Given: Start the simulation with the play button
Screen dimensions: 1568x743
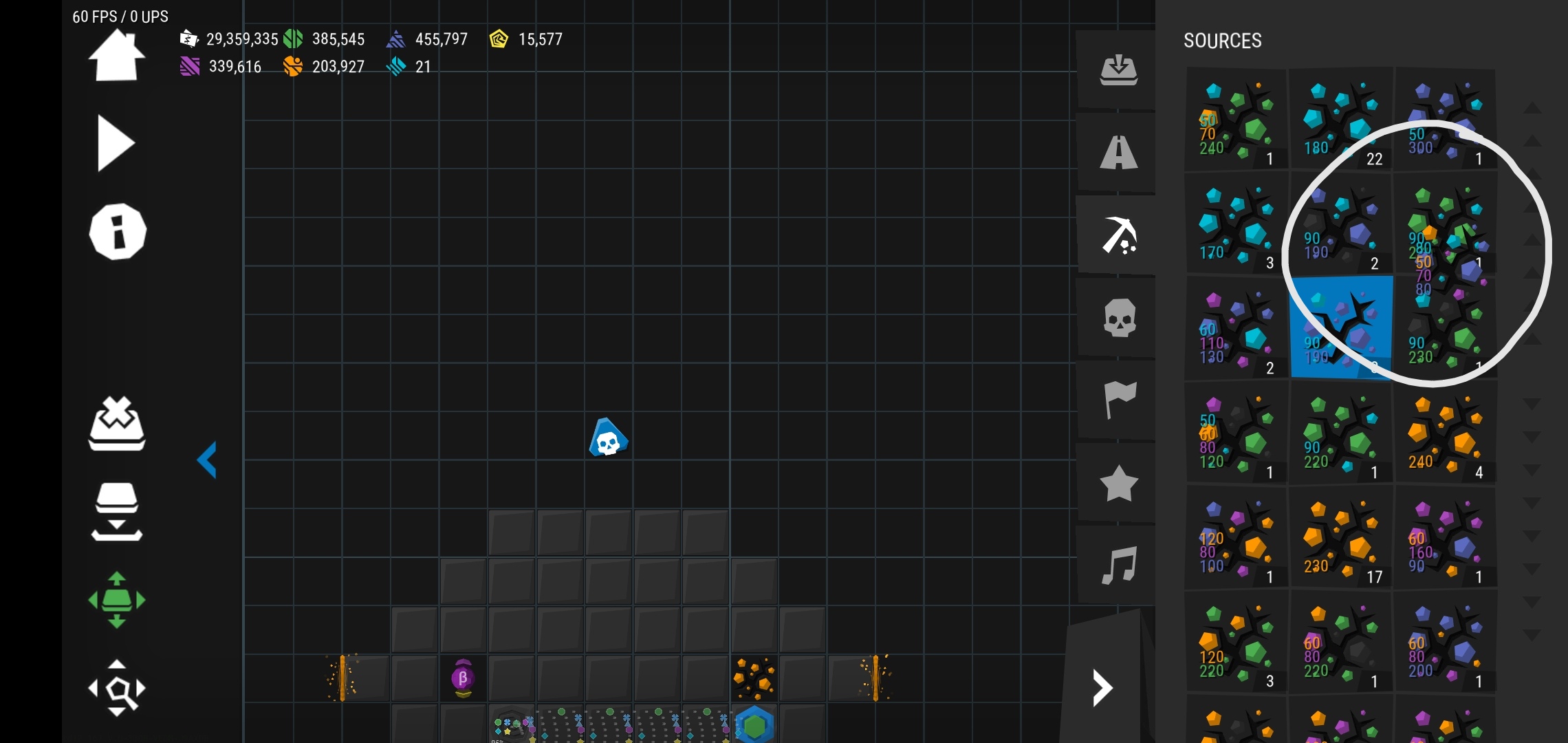Looking at the screenshot, I should 115,143.
